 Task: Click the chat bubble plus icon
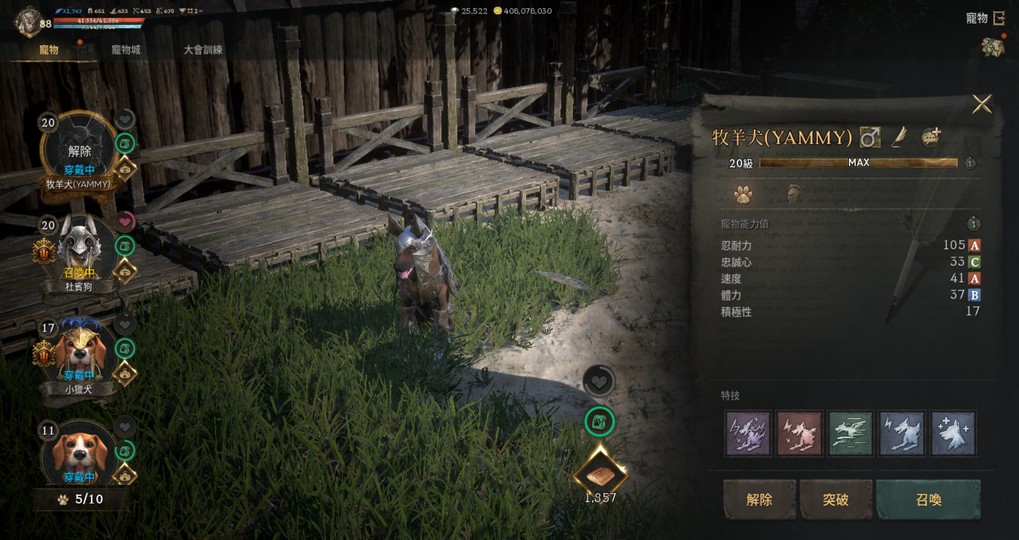pos(932,136)
